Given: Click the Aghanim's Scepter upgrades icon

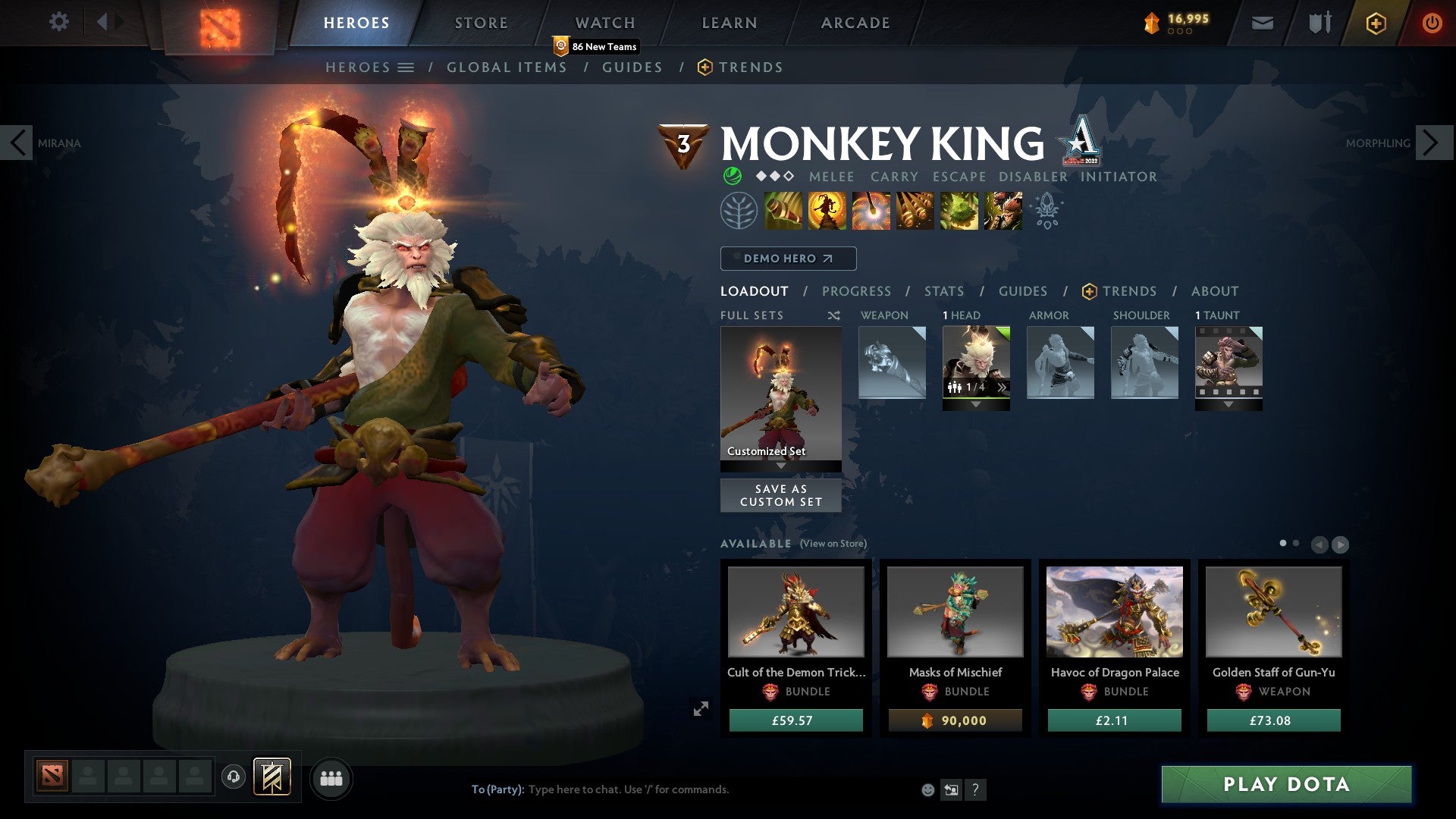Looking at the screenshot, I should 1048,210.
